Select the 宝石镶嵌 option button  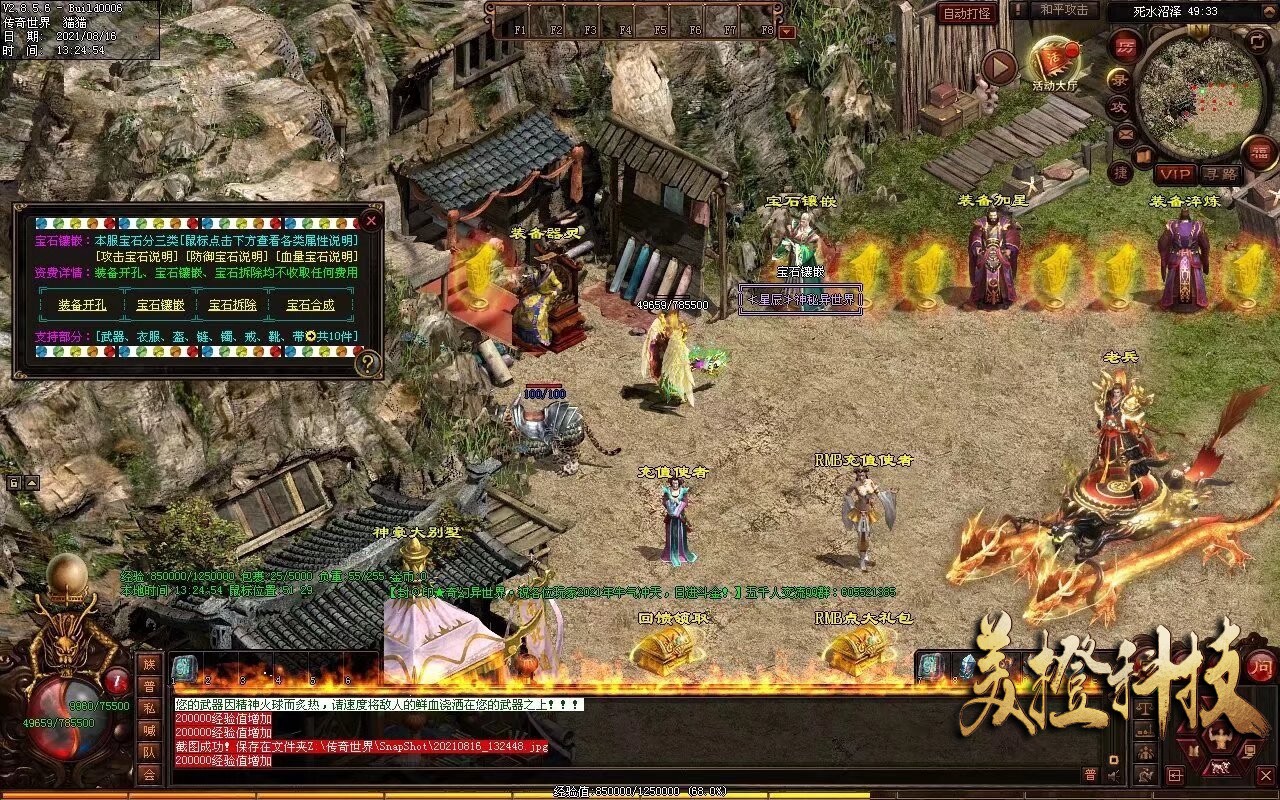click(x=160, y=305)
